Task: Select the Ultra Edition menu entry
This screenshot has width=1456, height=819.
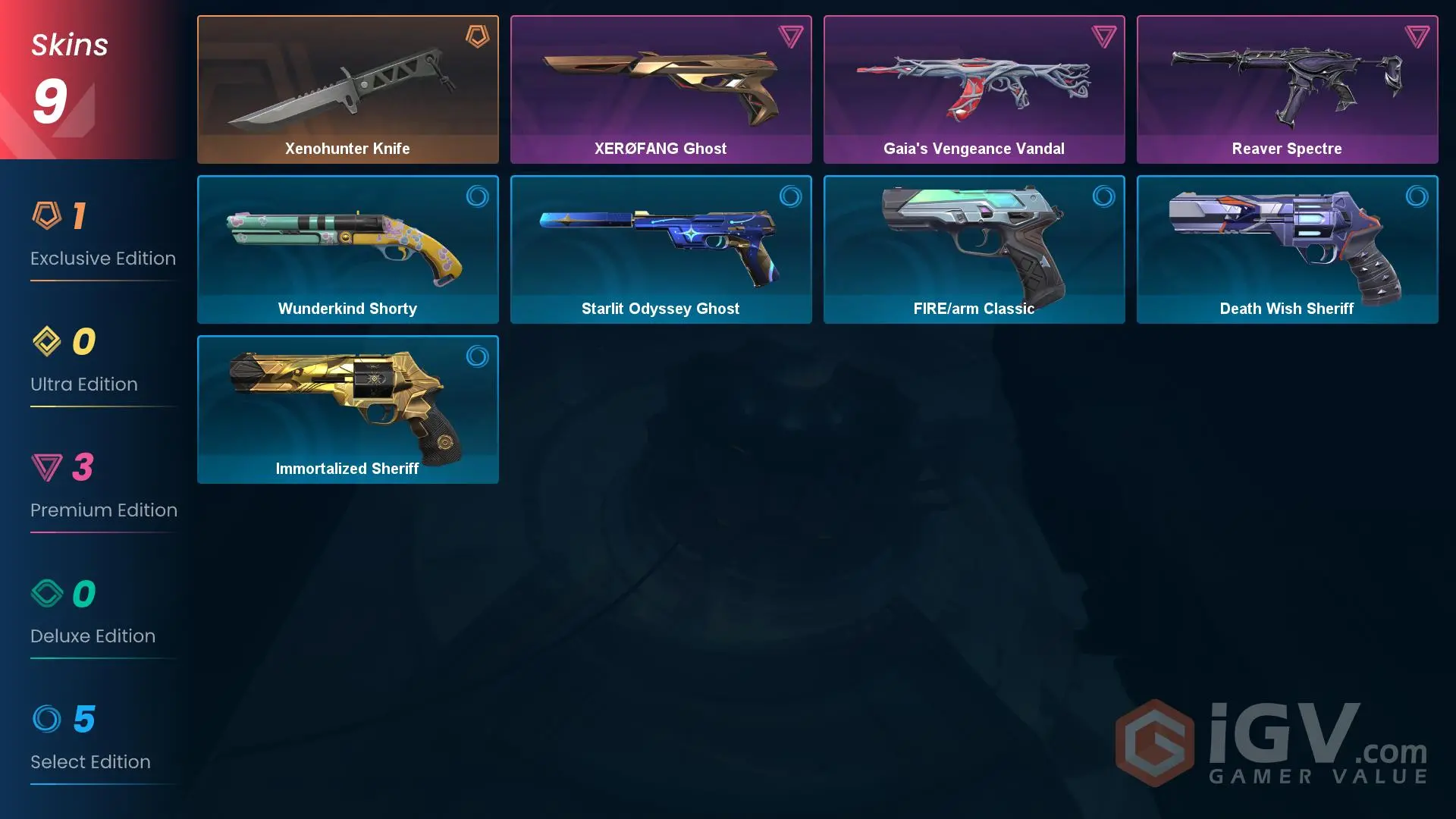Action: tap(83, 384)
